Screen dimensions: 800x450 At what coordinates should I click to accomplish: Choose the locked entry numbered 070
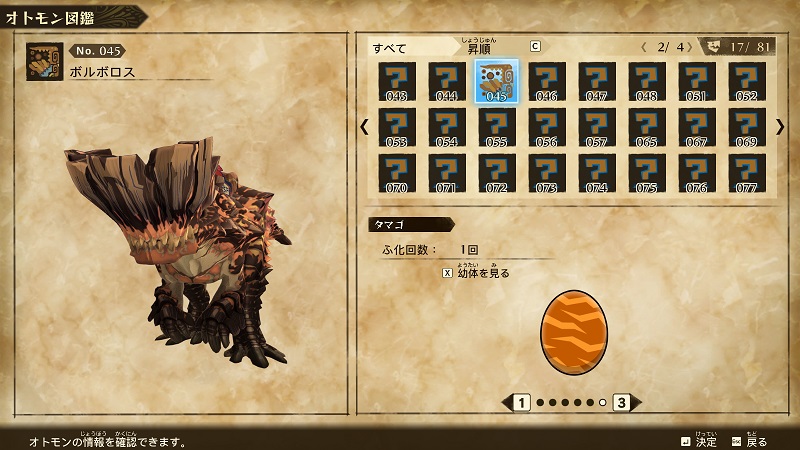(x=396, y=172)
